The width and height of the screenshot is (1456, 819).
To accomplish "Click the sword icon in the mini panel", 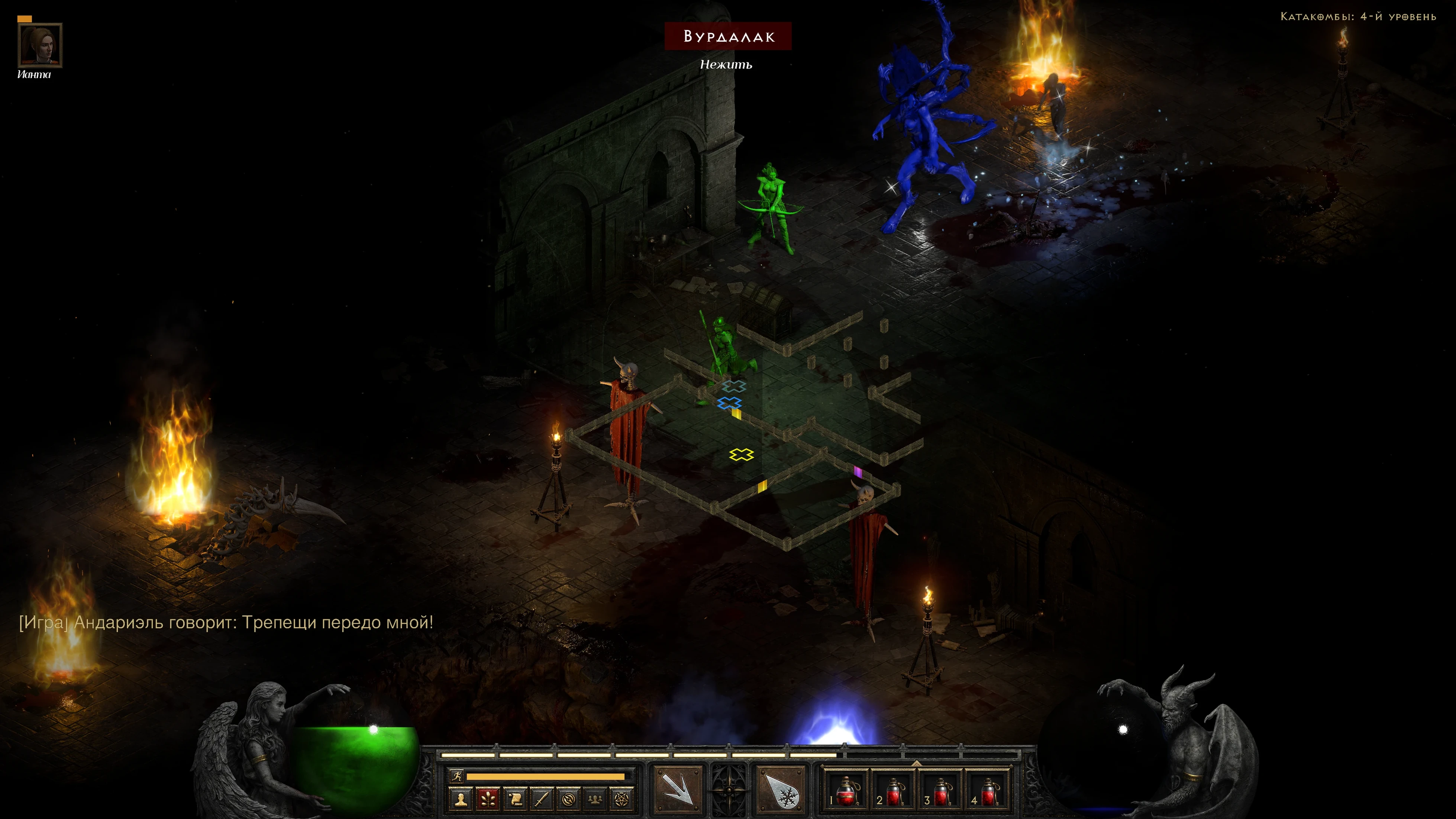I will (x=542, y=799).
